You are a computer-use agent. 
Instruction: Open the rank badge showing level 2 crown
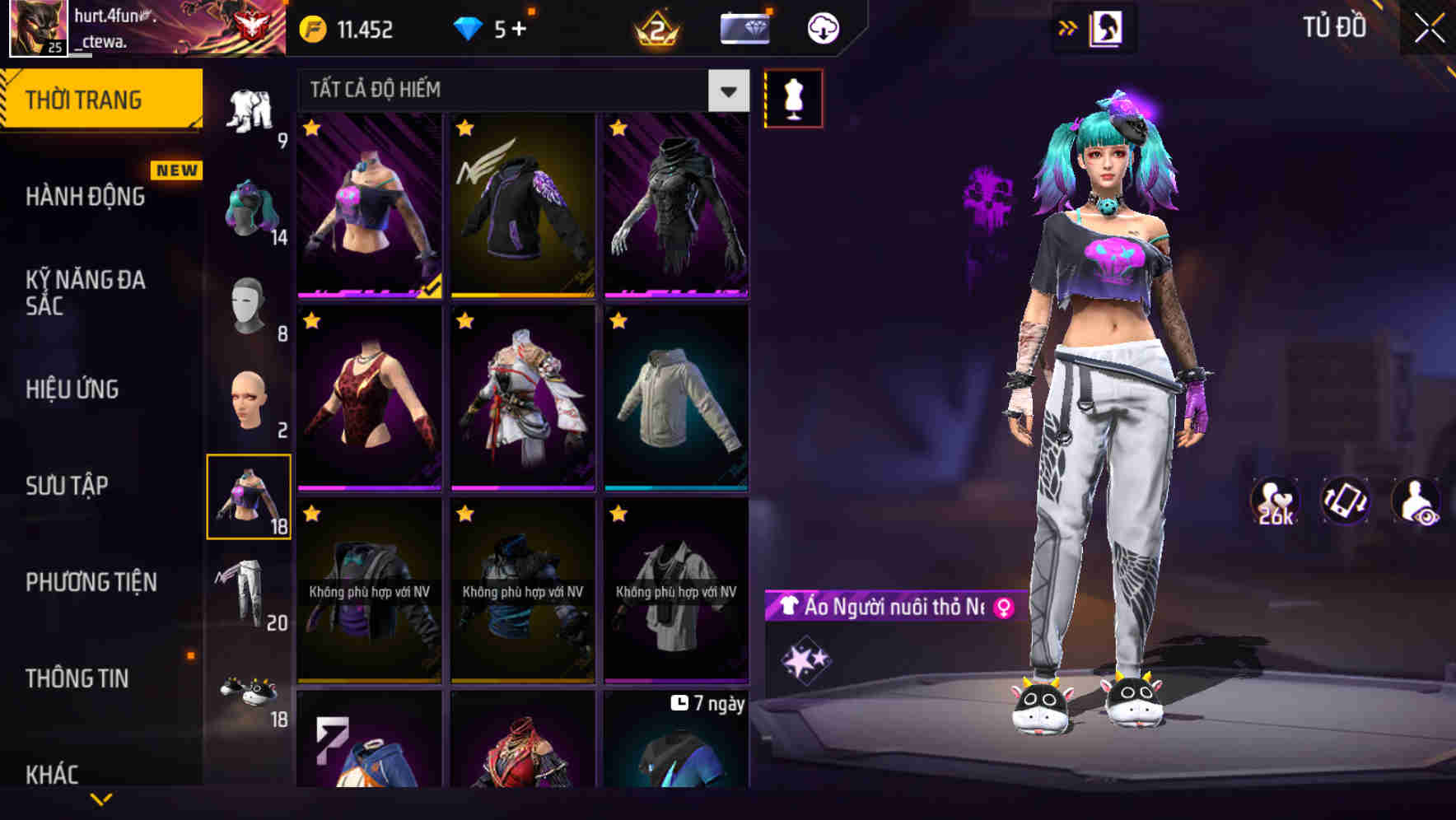655,27
